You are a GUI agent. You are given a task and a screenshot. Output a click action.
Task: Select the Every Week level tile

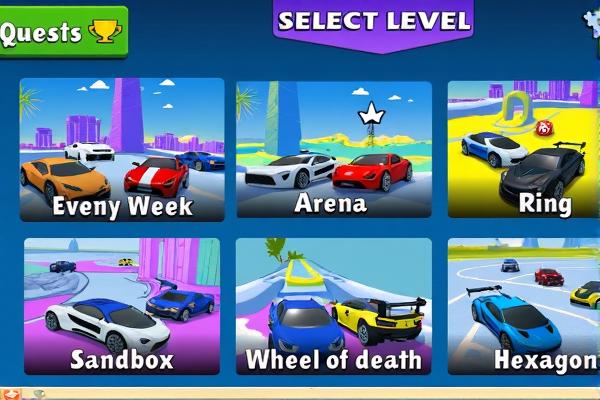(122, 149)
